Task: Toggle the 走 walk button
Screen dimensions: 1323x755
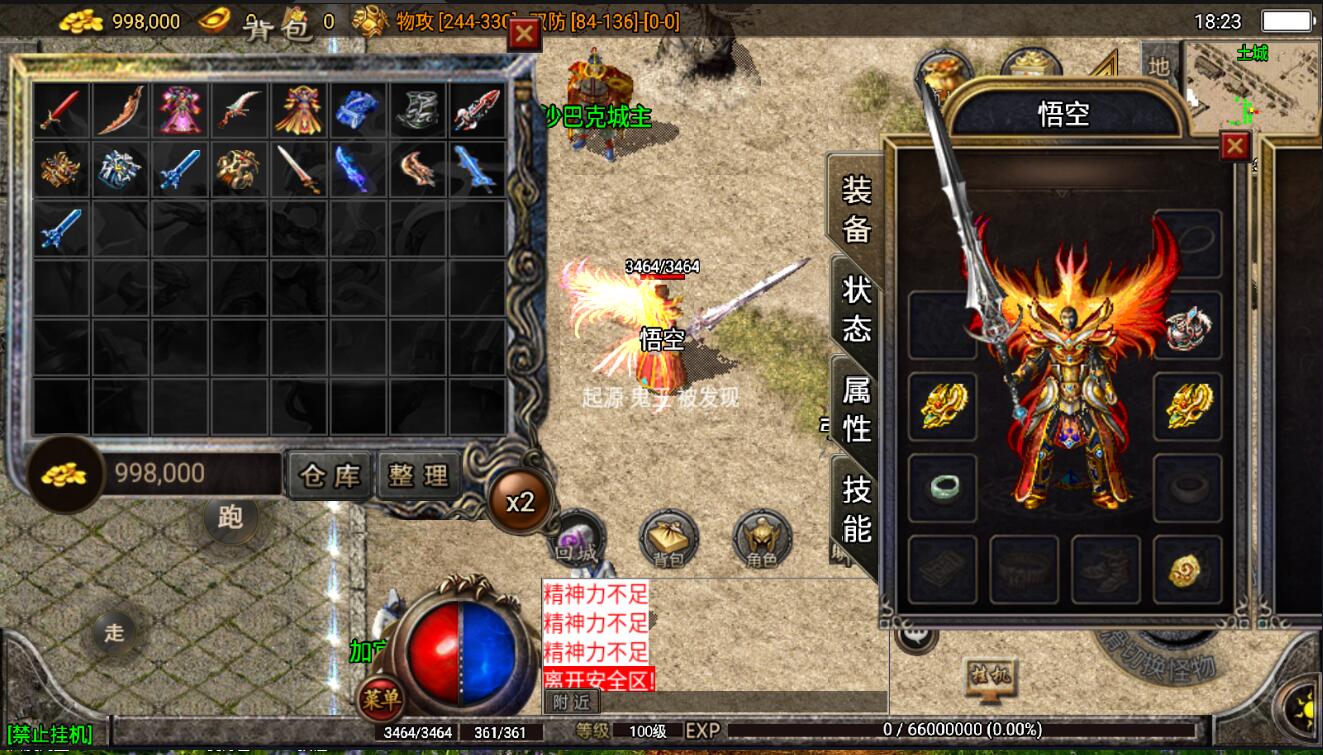Action: click(115, 632)
